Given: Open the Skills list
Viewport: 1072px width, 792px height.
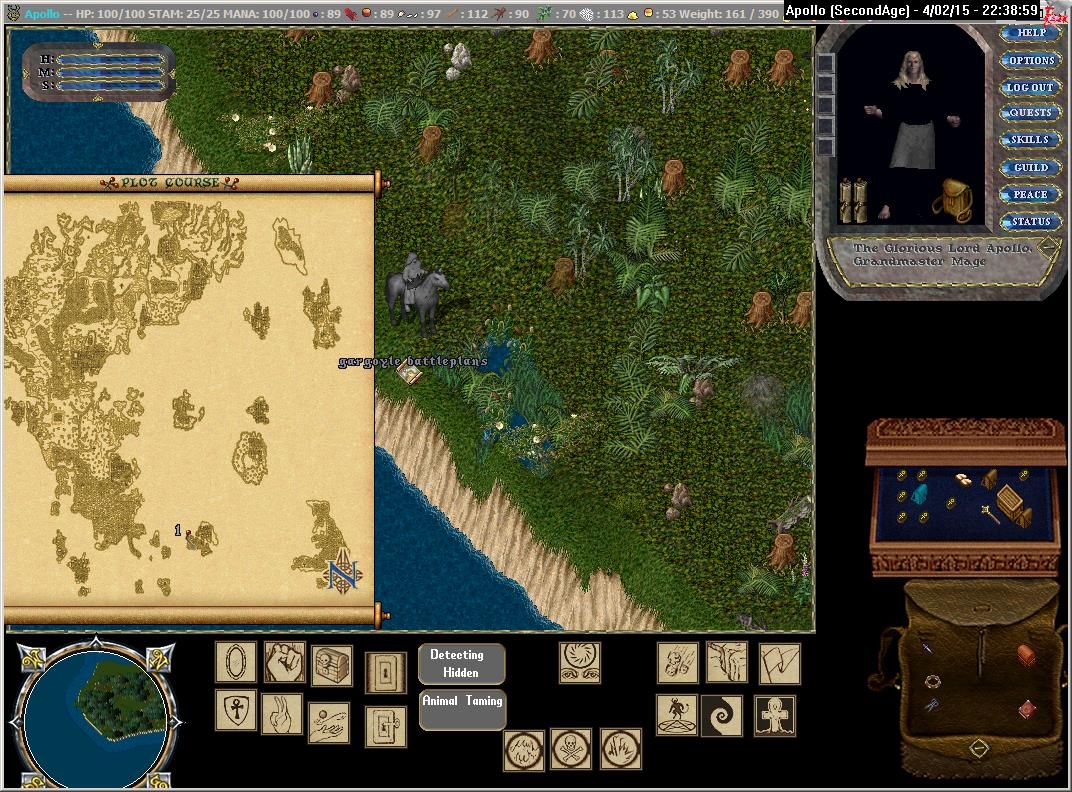Looking at the screenshot, I should point(1030,140).
